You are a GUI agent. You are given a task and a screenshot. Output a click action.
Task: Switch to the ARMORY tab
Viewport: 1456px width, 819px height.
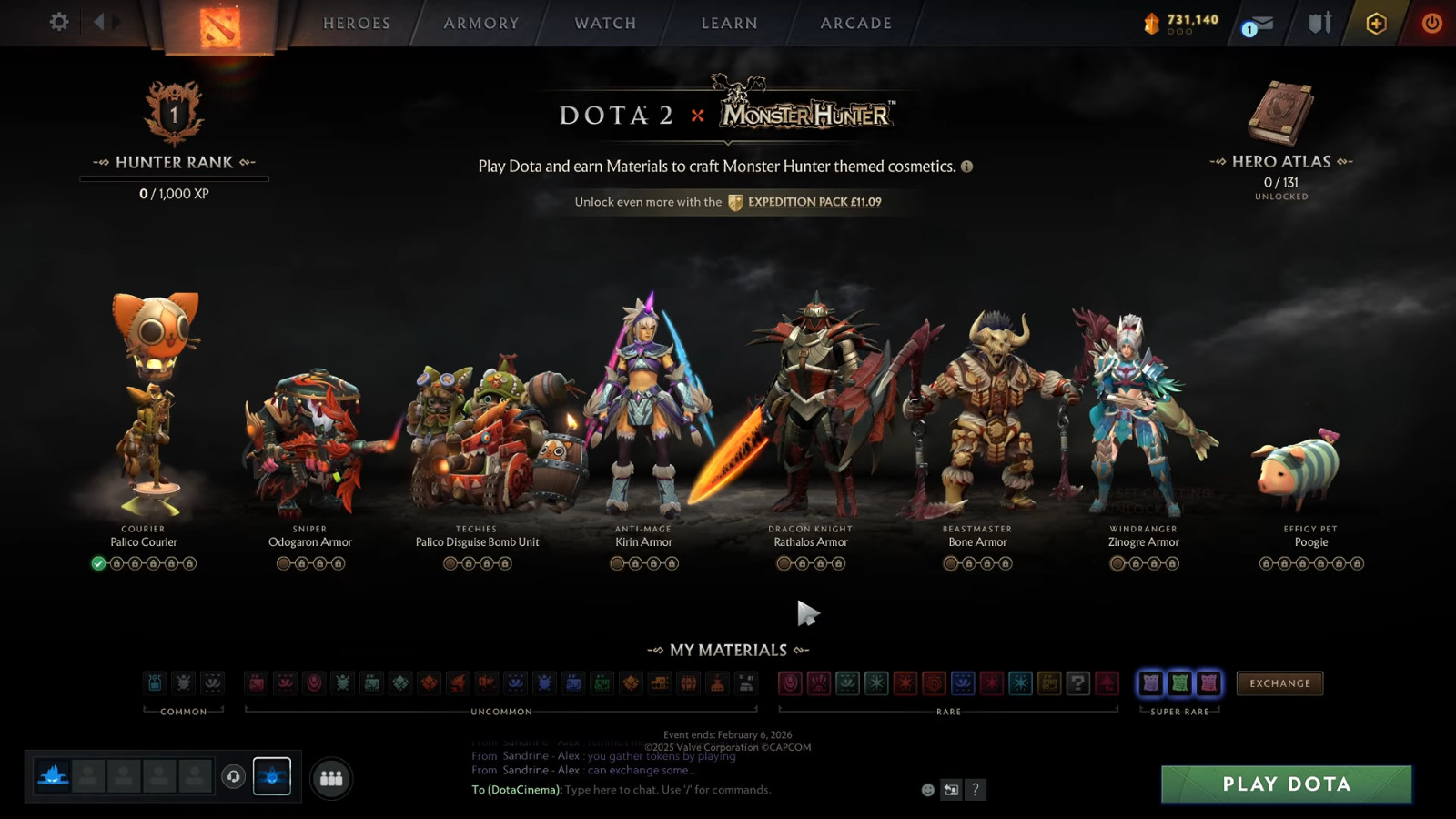pyautogui.click(x=480, y=23)
